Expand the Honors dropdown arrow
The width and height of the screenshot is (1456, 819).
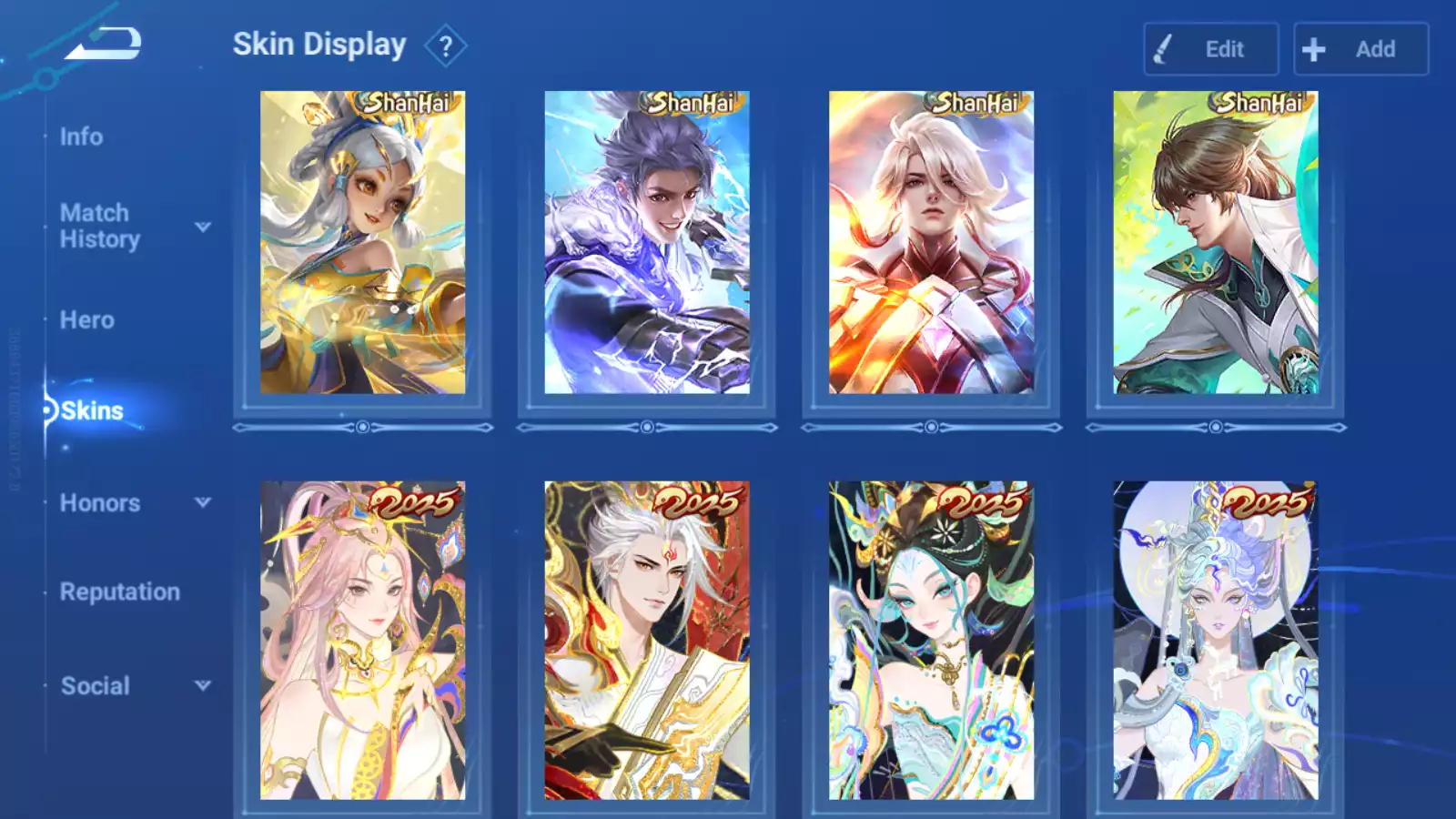coord(203,502)
